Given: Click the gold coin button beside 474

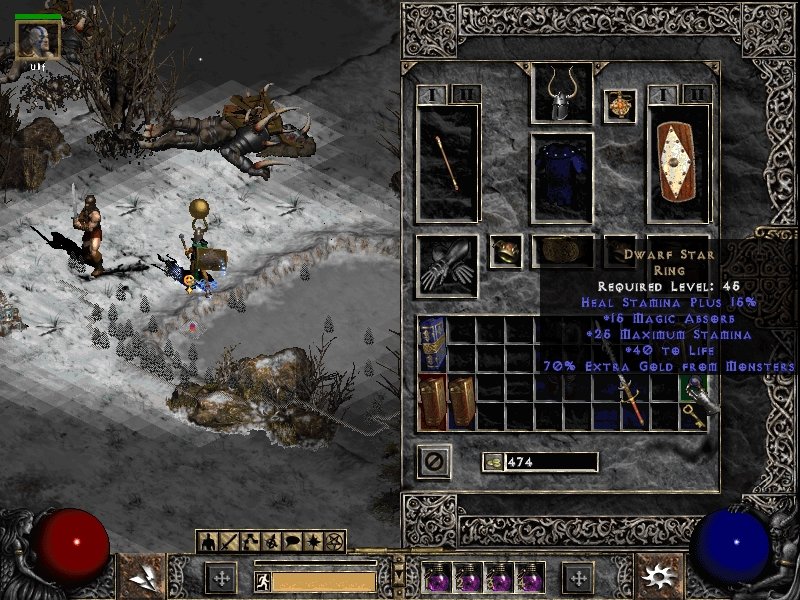Looking at the screenshot, I should click(493, 461).
